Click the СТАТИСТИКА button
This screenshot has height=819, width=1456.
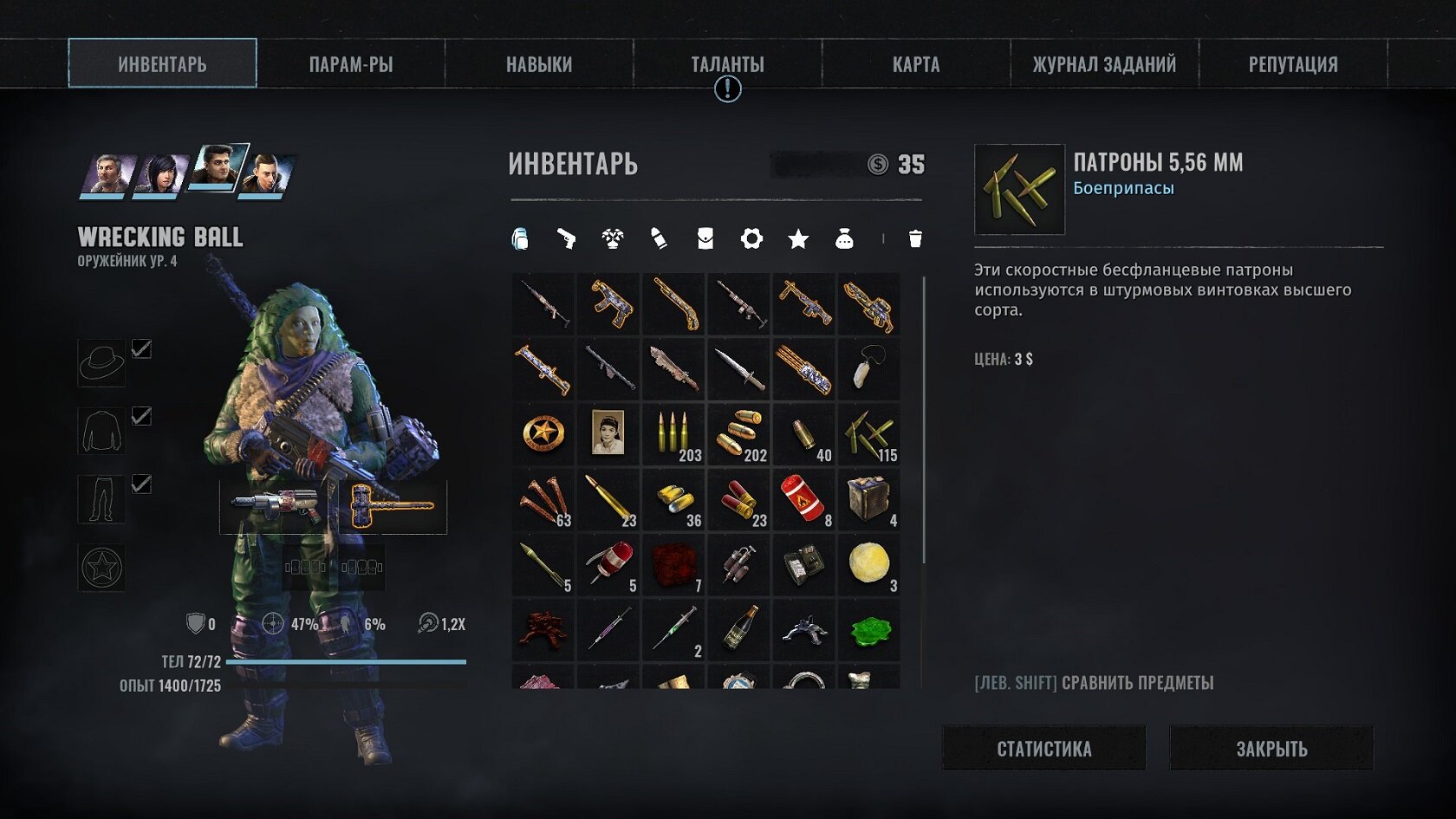1043,749
